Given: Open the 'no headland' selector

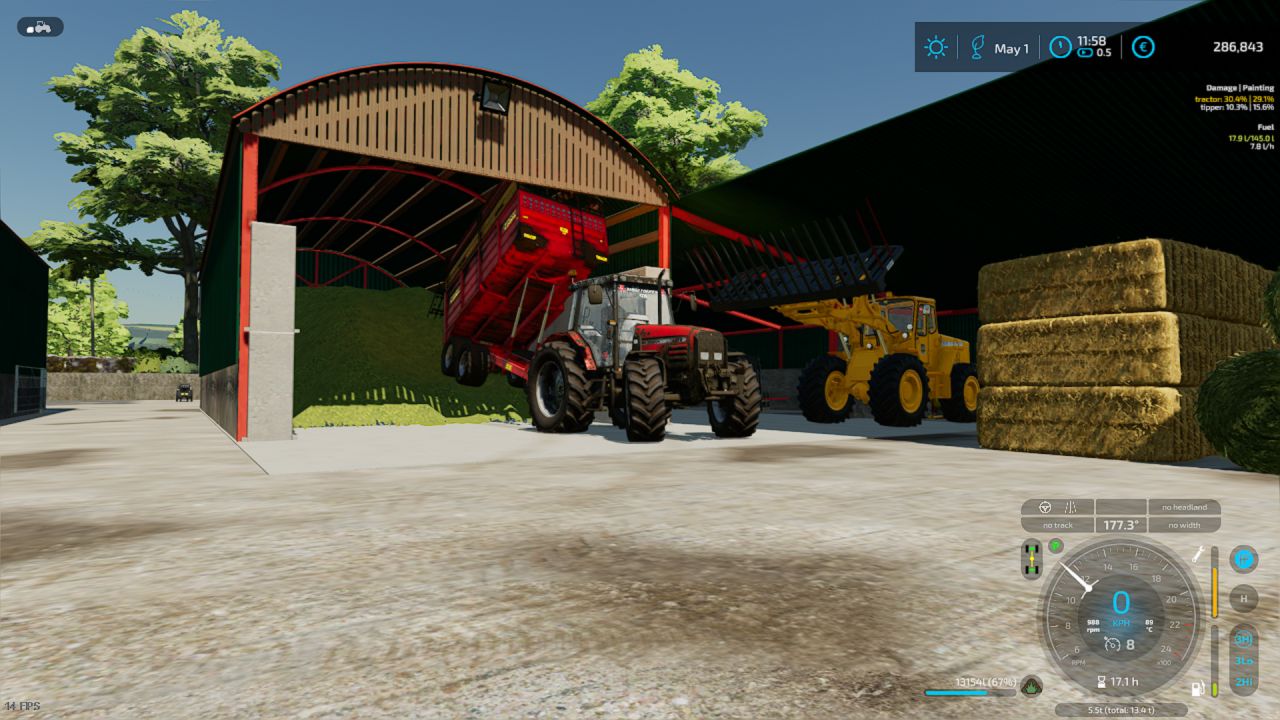Looking at the screenshot, I should (x=1184, y=507).
